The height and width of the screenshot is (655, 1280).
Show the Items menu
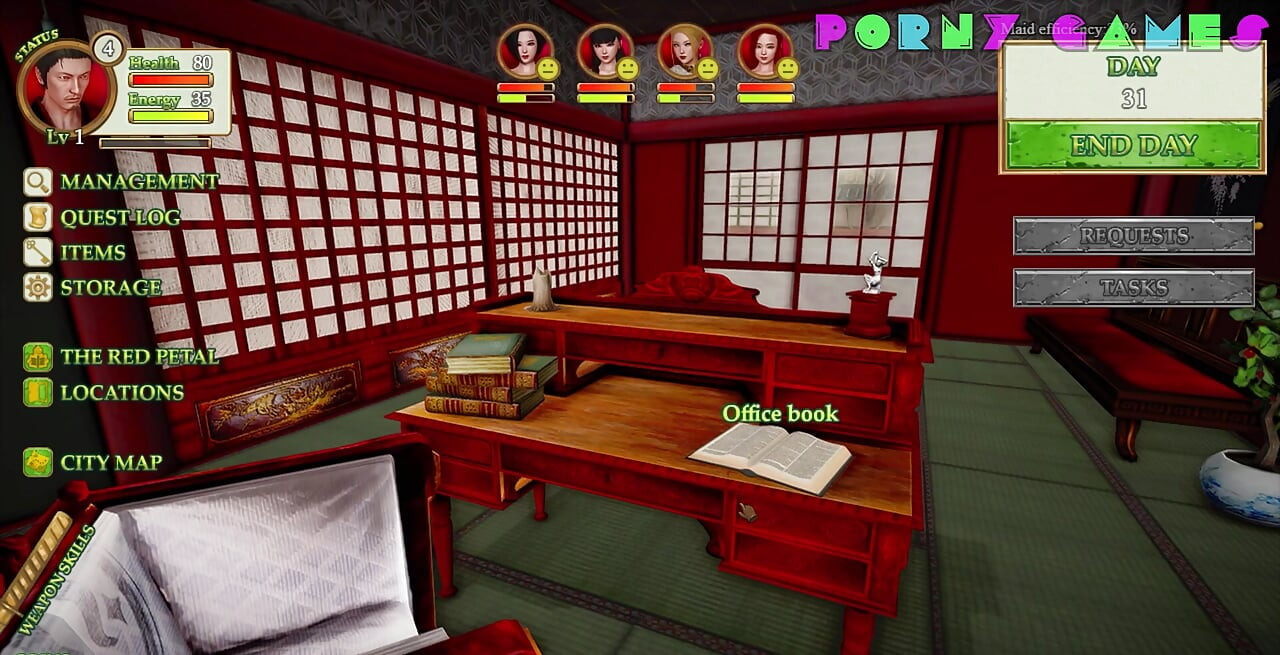click(93, 252)
